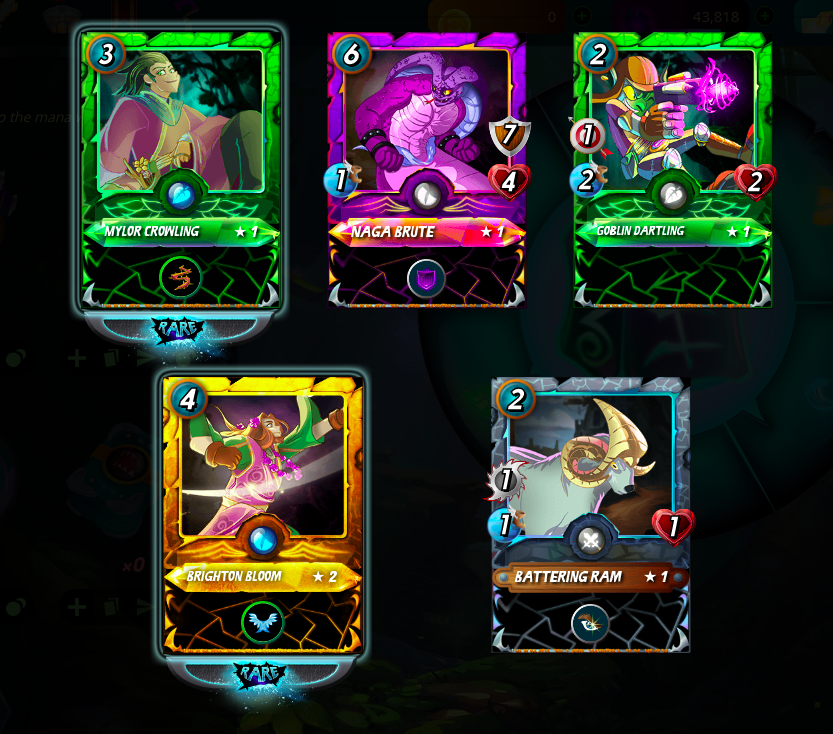Inspect Naga Brute's purple shield ability icon

point(426,277)
